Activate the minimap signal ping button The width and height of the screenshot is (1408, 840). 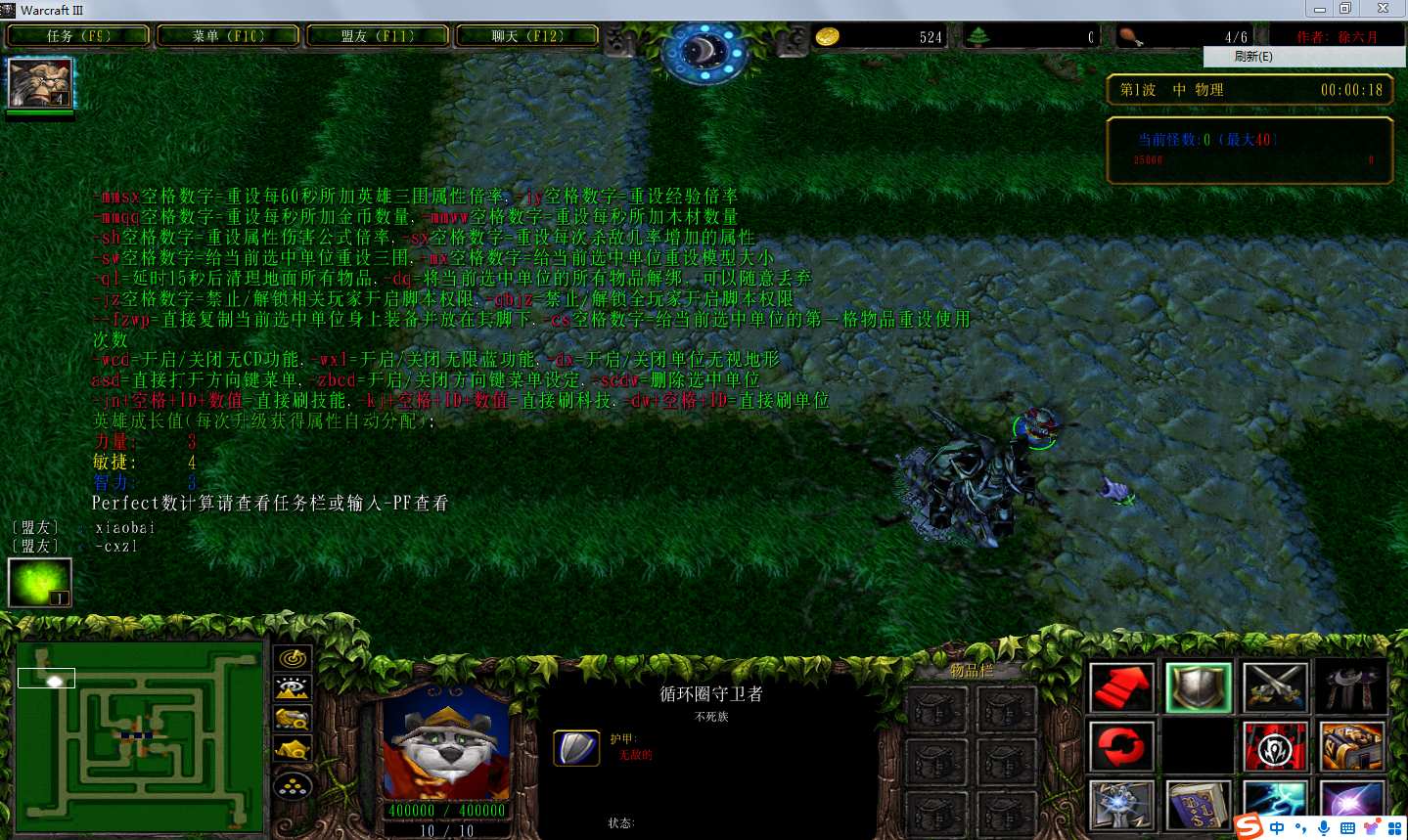point(293,659)
